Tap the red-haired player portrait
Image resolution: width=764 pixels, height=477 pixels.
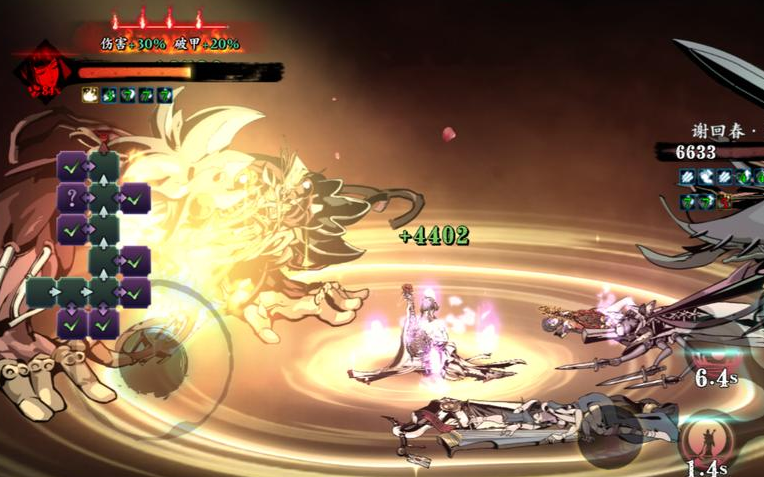tap(37, 69)
